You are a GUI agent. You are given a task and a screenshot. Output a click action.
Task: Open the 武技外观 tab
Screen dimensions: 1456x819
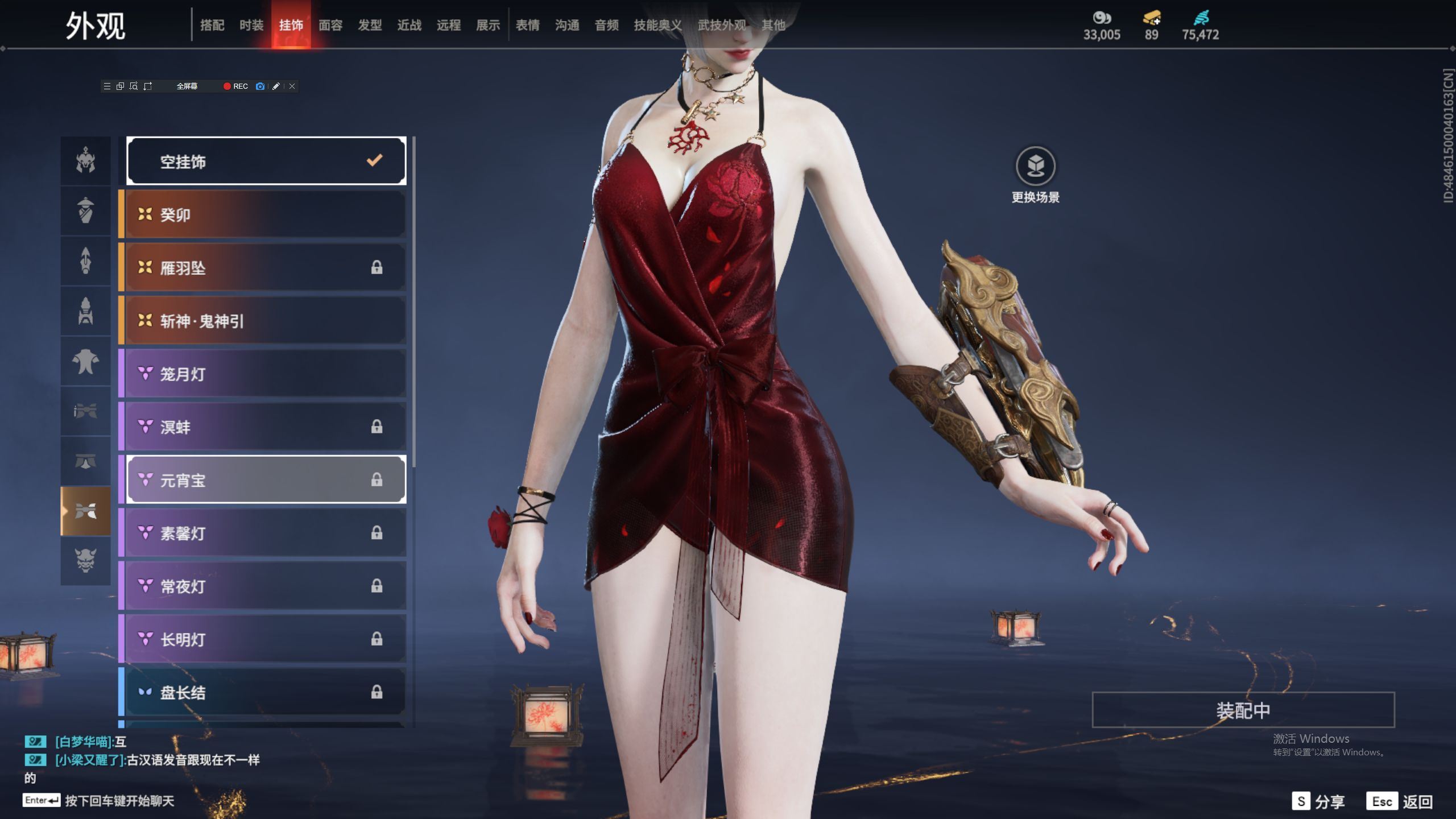coord(721,25)
